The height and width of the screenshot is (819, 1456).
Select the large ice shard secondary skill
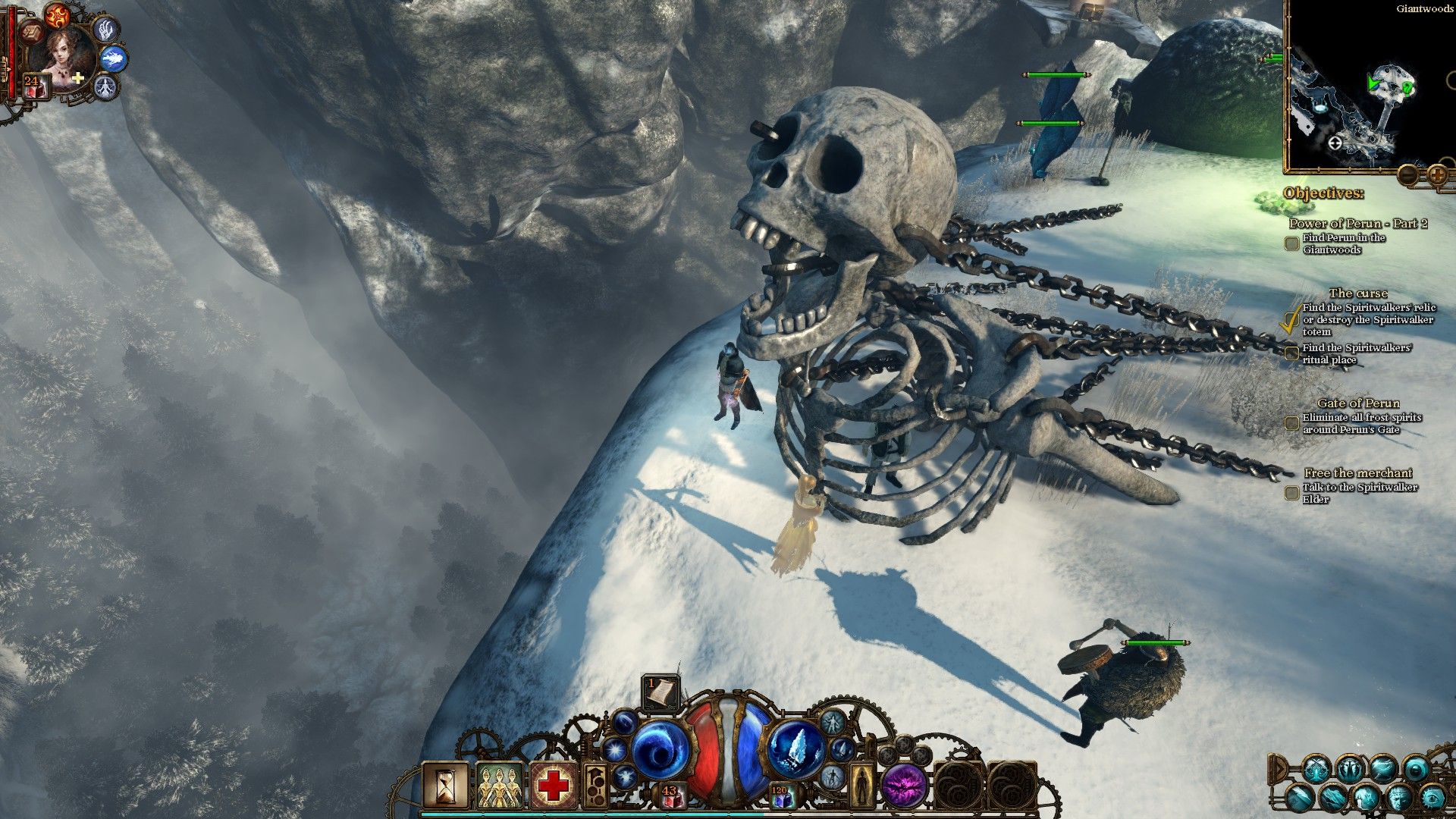[x=796, y=749]
